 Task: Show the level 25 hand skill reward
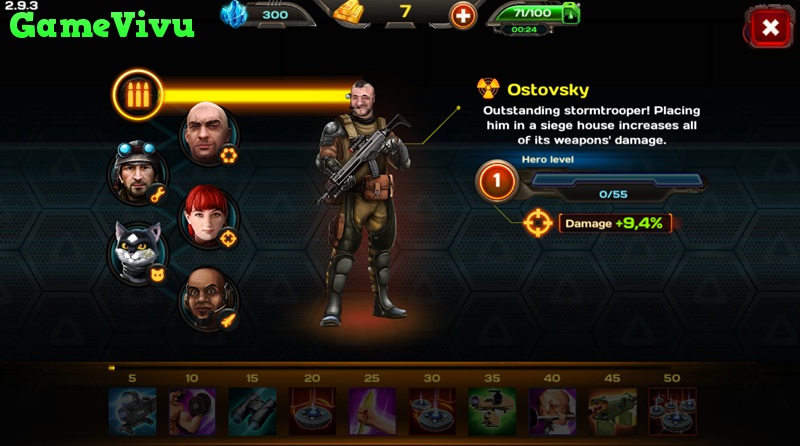372,411
